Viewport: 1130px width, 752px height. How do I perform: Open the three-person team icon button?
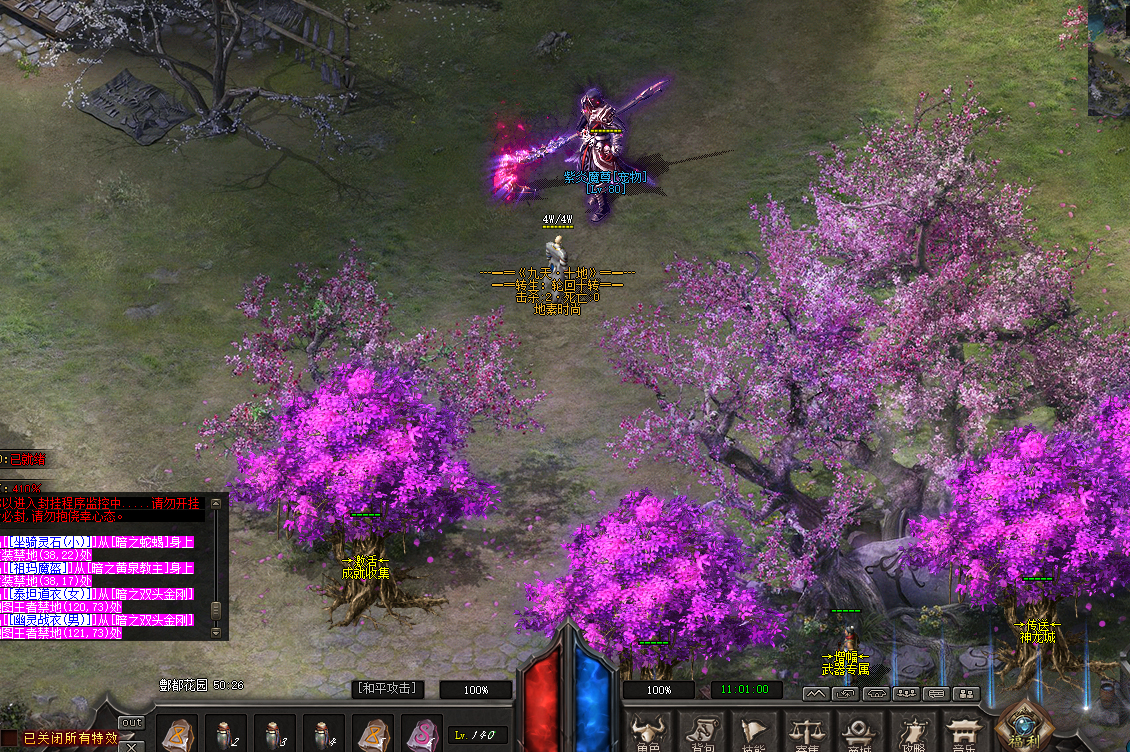907,693
